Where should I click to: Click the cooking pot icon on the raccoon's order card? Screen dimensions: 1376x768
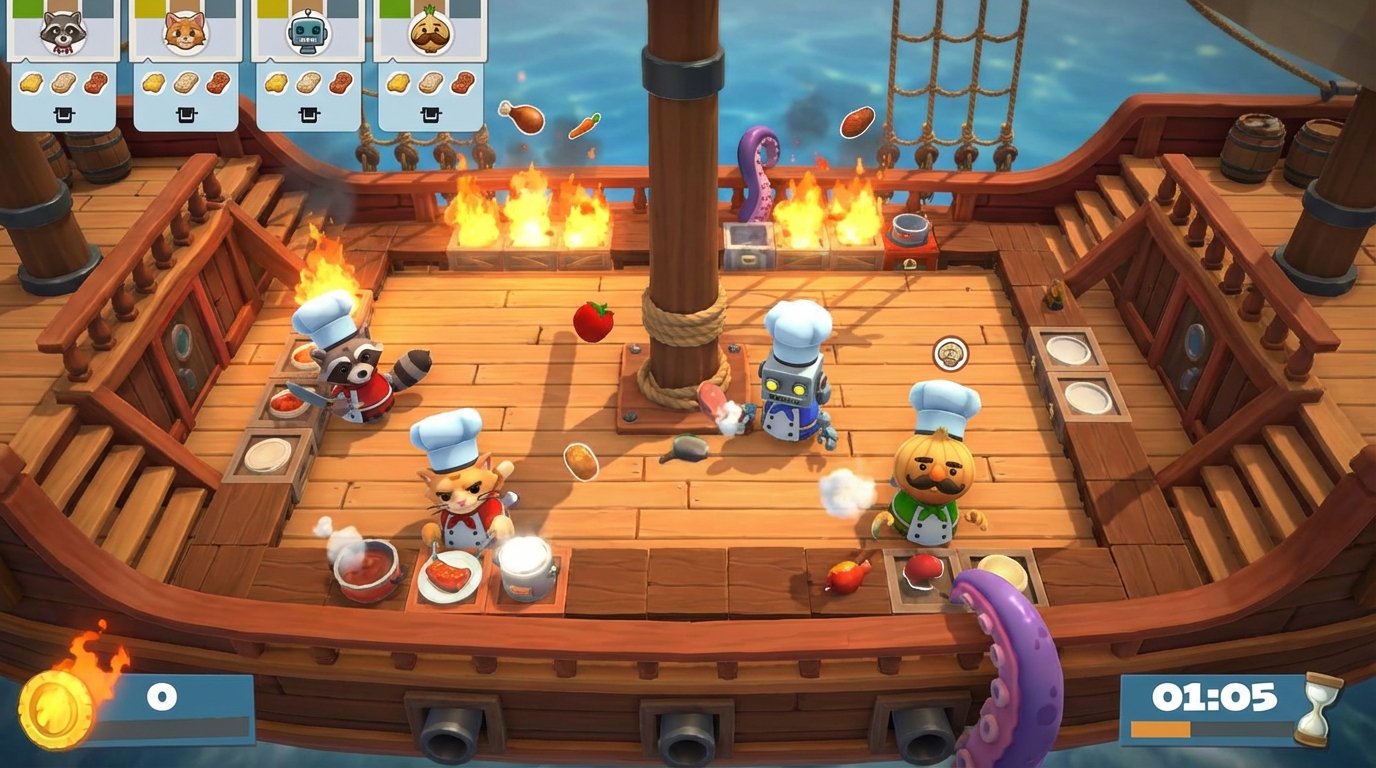pos(64,113)
